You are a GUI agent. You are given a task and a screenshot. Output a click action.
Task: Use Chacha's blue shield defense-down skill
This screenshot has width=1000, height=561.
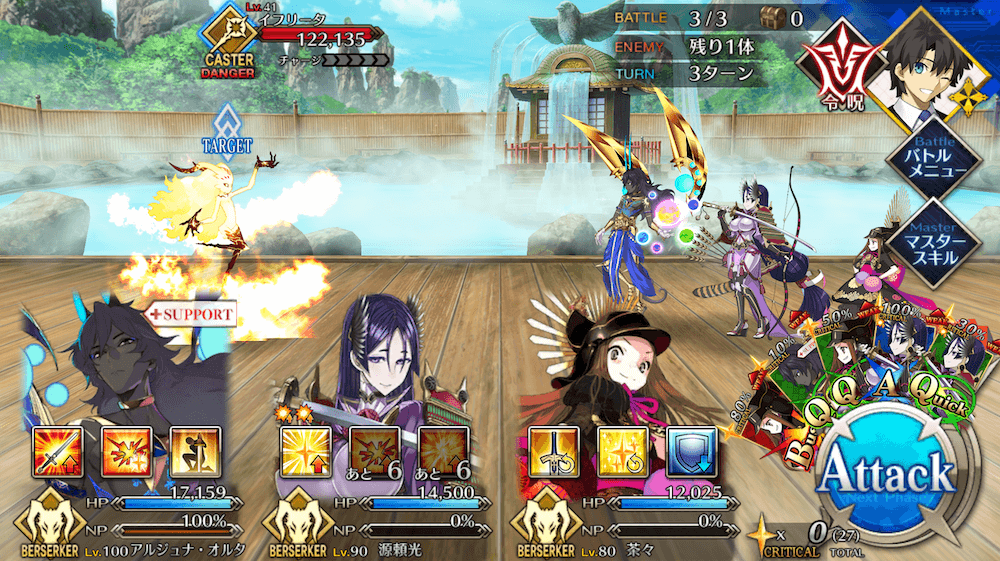point(687,452)
